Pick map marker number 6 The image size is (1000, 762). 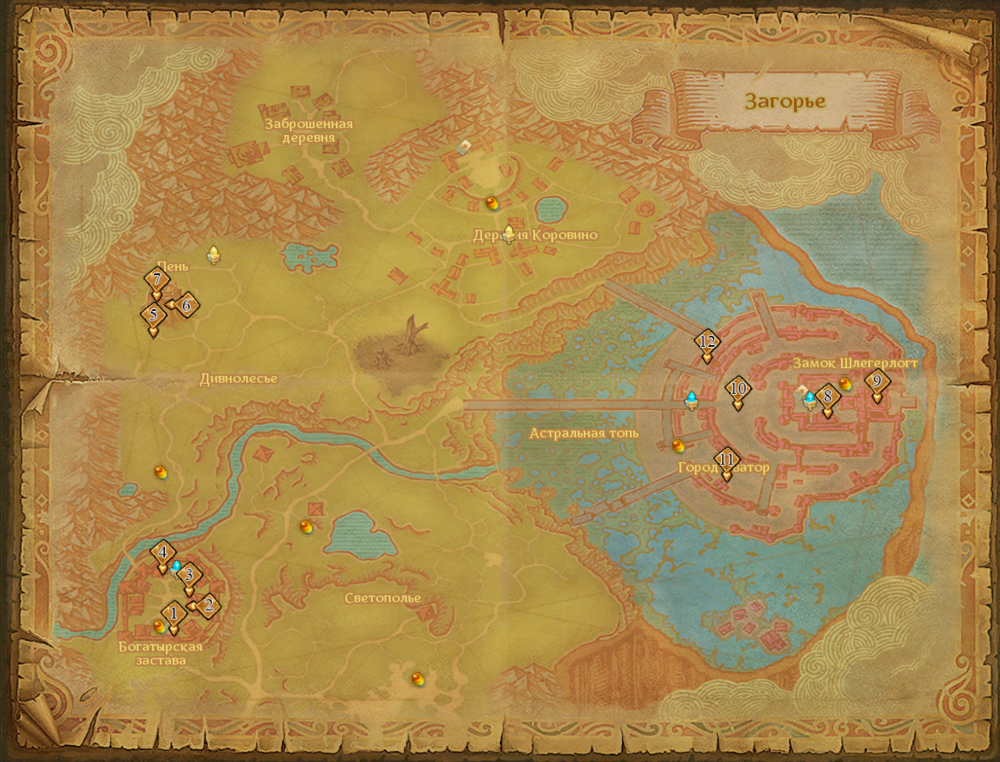(186, 304)
